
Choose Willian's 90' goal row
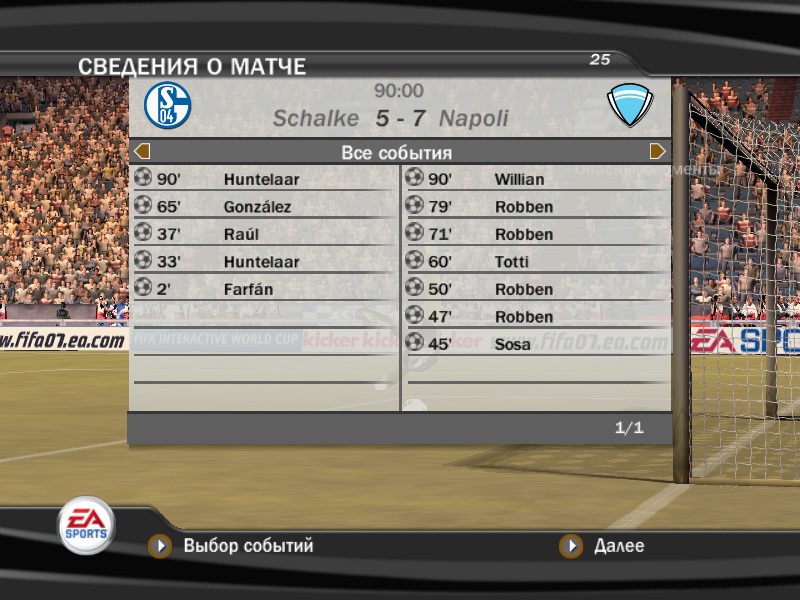[x=536, y=180]
